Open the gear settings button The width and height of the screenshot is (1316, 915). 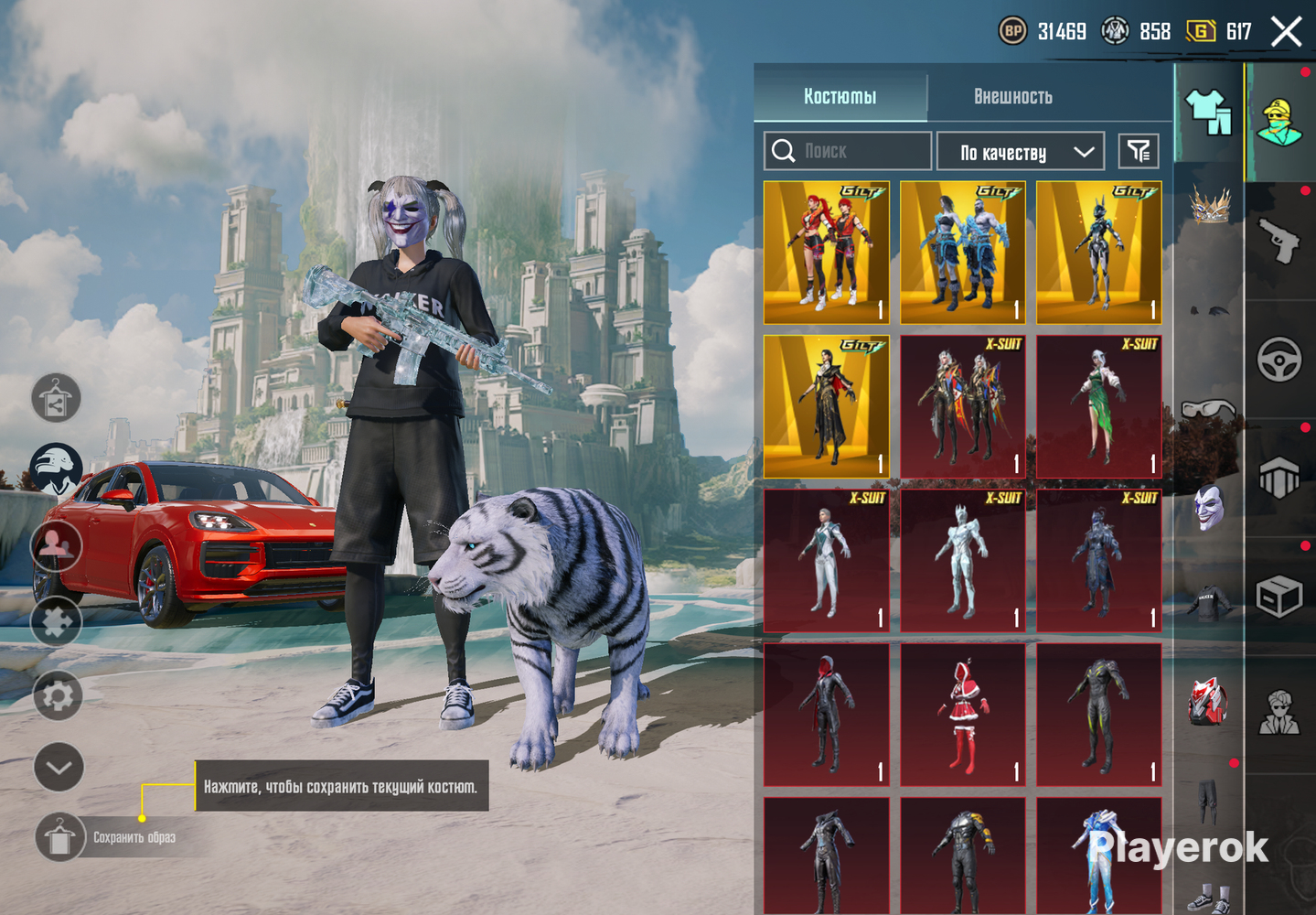[x=58, y=696]
